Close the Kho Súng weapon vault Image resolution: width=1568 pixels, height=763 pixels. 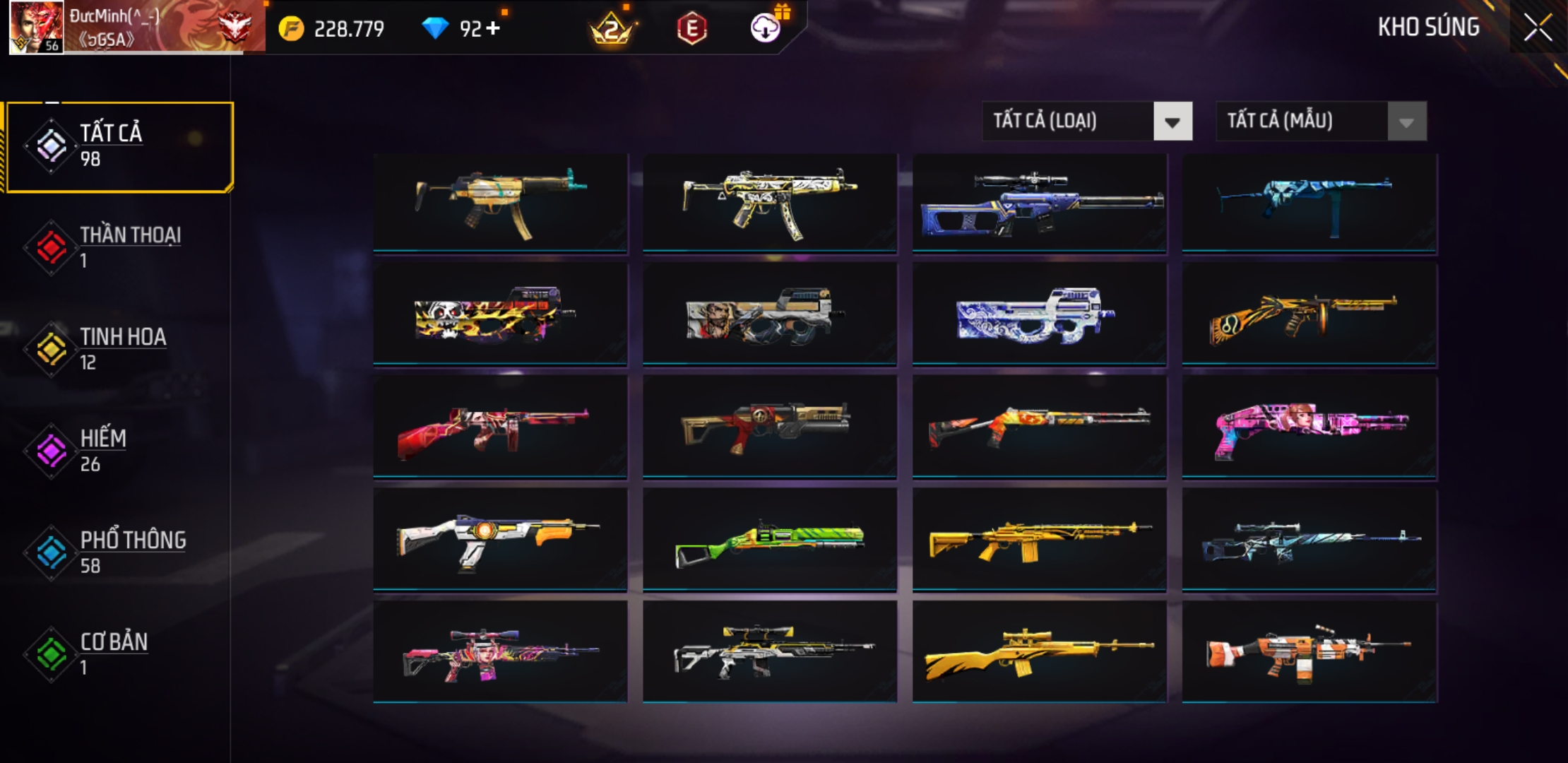click(1537, 28)
